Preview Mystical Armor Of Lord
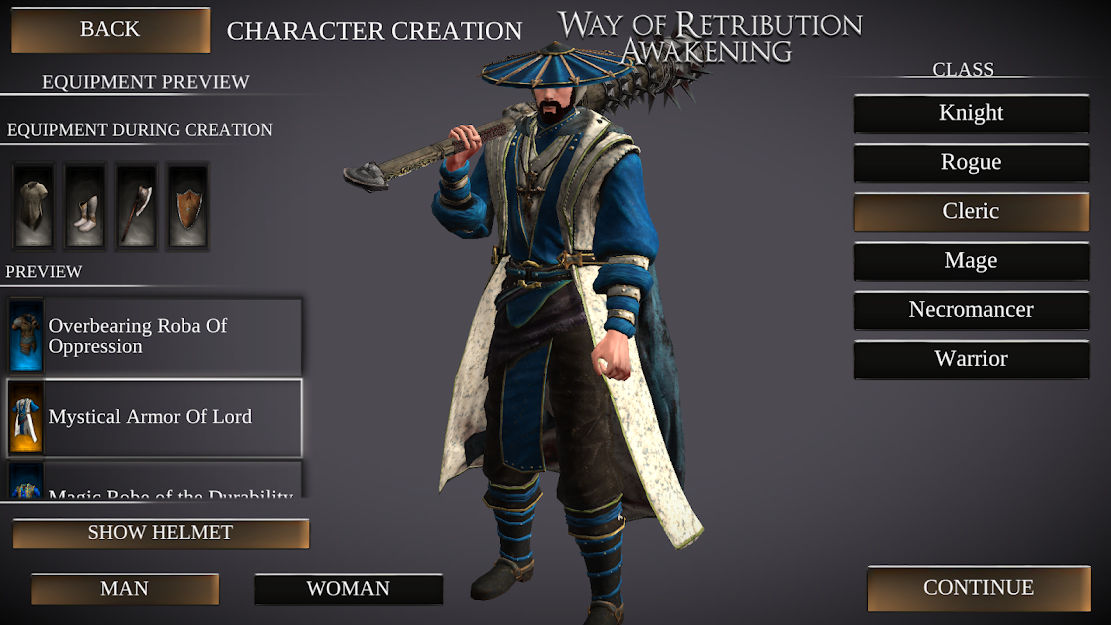 (x=154, y=417)
